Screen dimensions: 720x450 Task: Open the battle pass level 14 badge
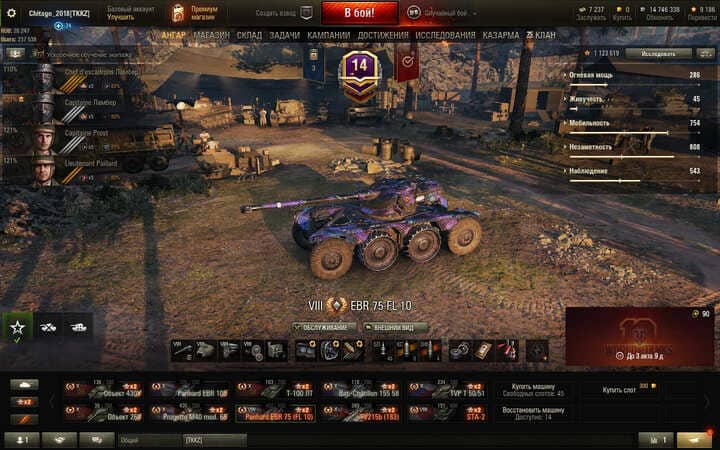(x=359, y=70)
